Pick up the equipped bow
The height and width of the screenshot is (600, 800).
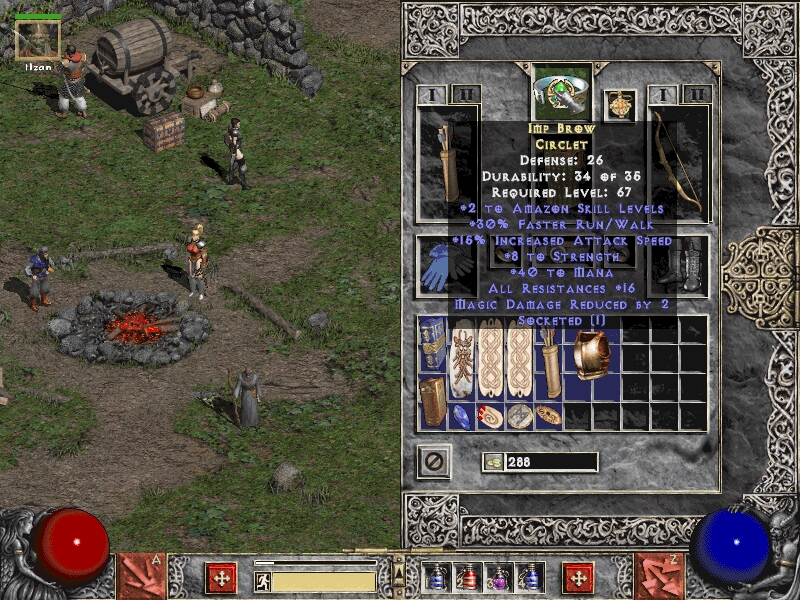[680, 163]
